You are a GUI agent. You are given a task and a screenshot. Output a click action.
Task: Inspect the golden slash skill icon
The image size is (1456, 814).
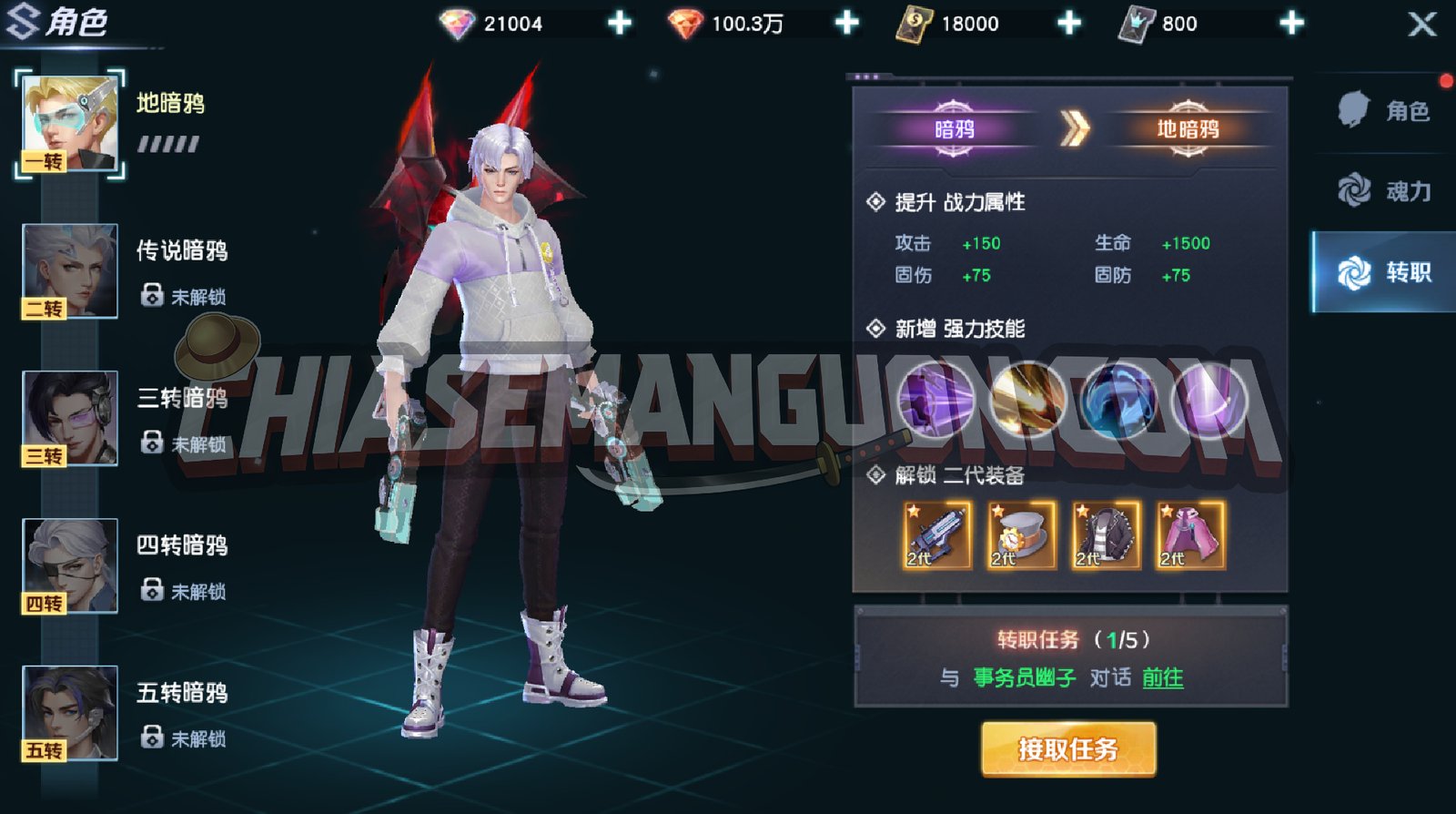(x=1027, y=399)
